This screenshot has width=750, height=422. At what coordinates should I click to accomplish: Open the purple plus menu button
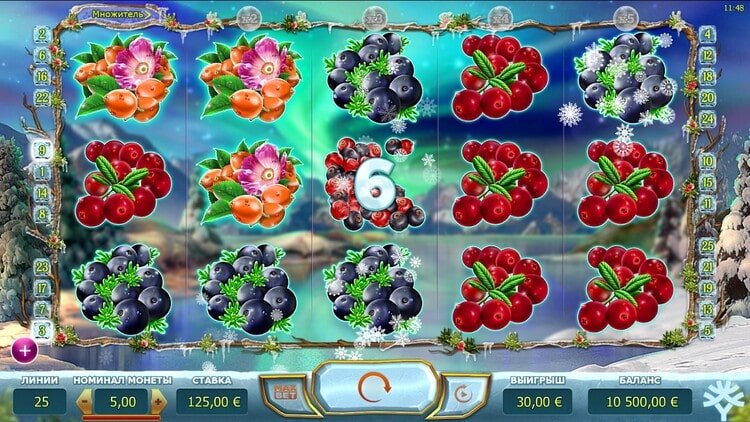click(23, 350)
